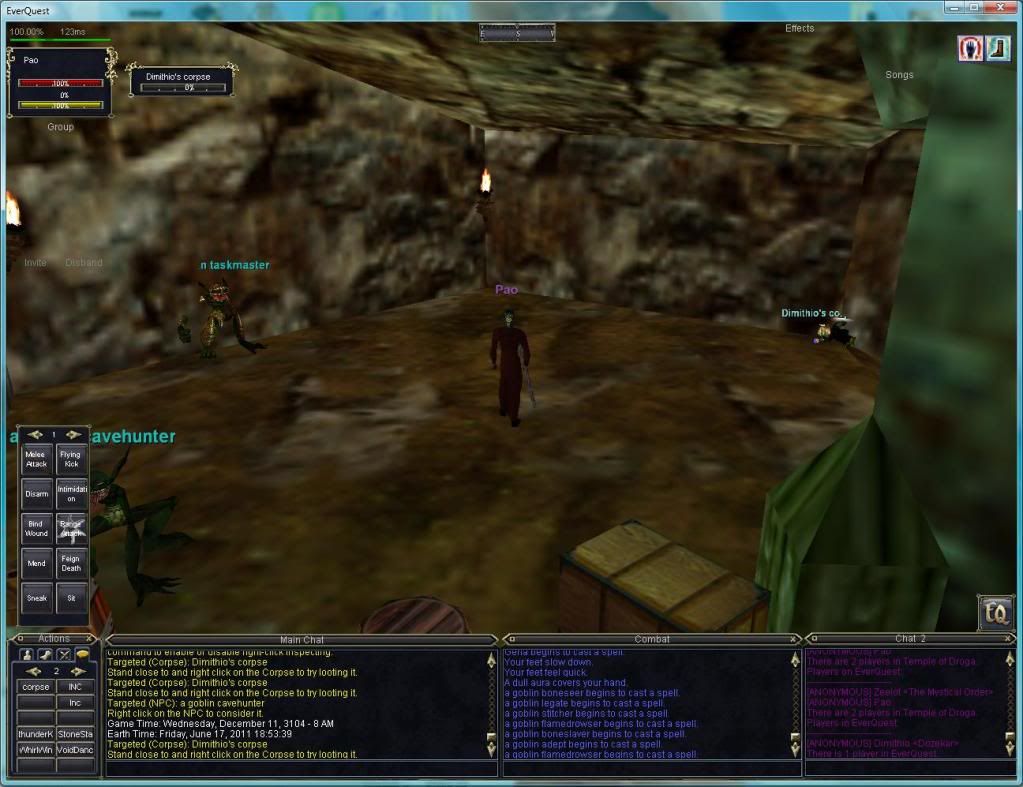This screenshot has width=1023, height=787.
Task: Activate the Mend ability
Action: tap(36, 563)
